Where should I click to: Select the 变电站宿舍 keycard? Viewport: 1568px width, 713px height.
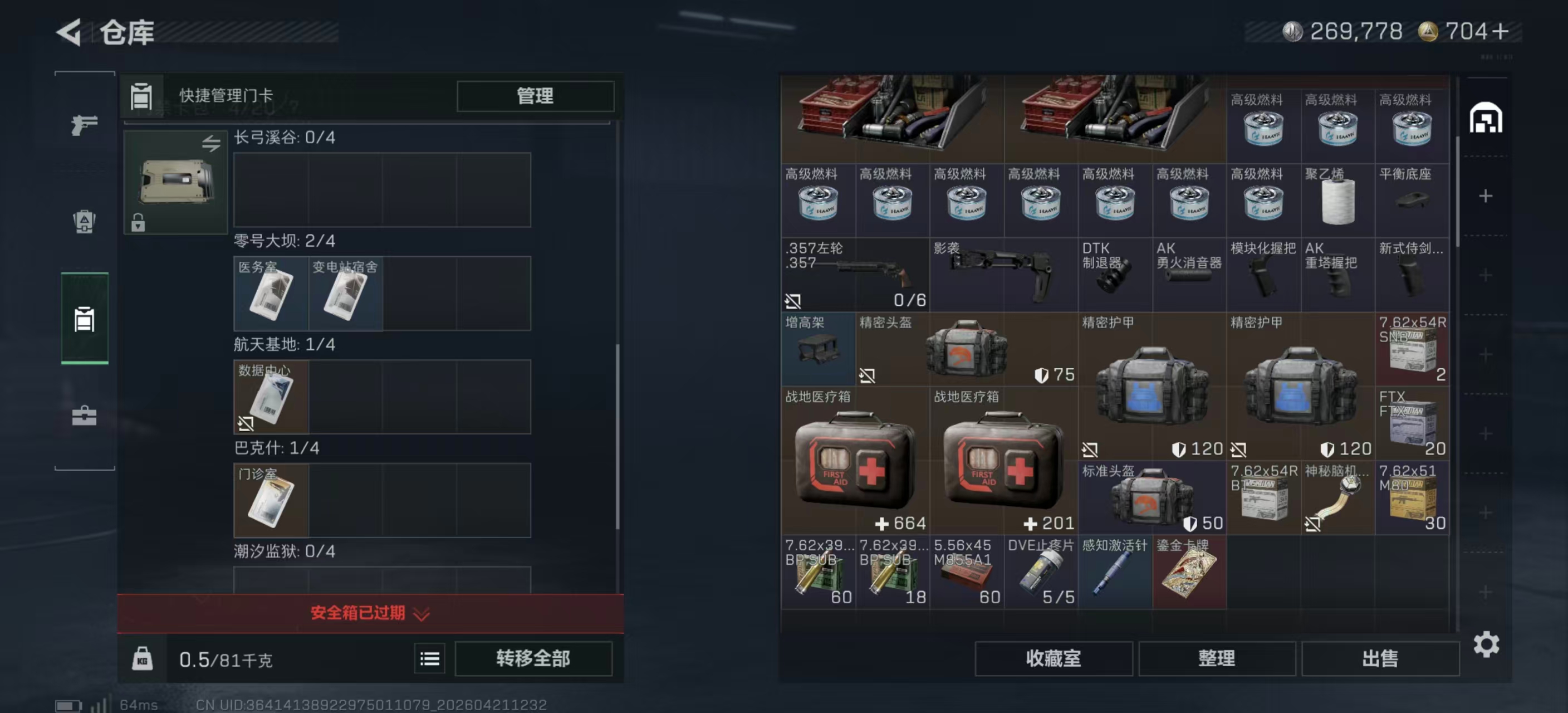[x=345, y=294]
